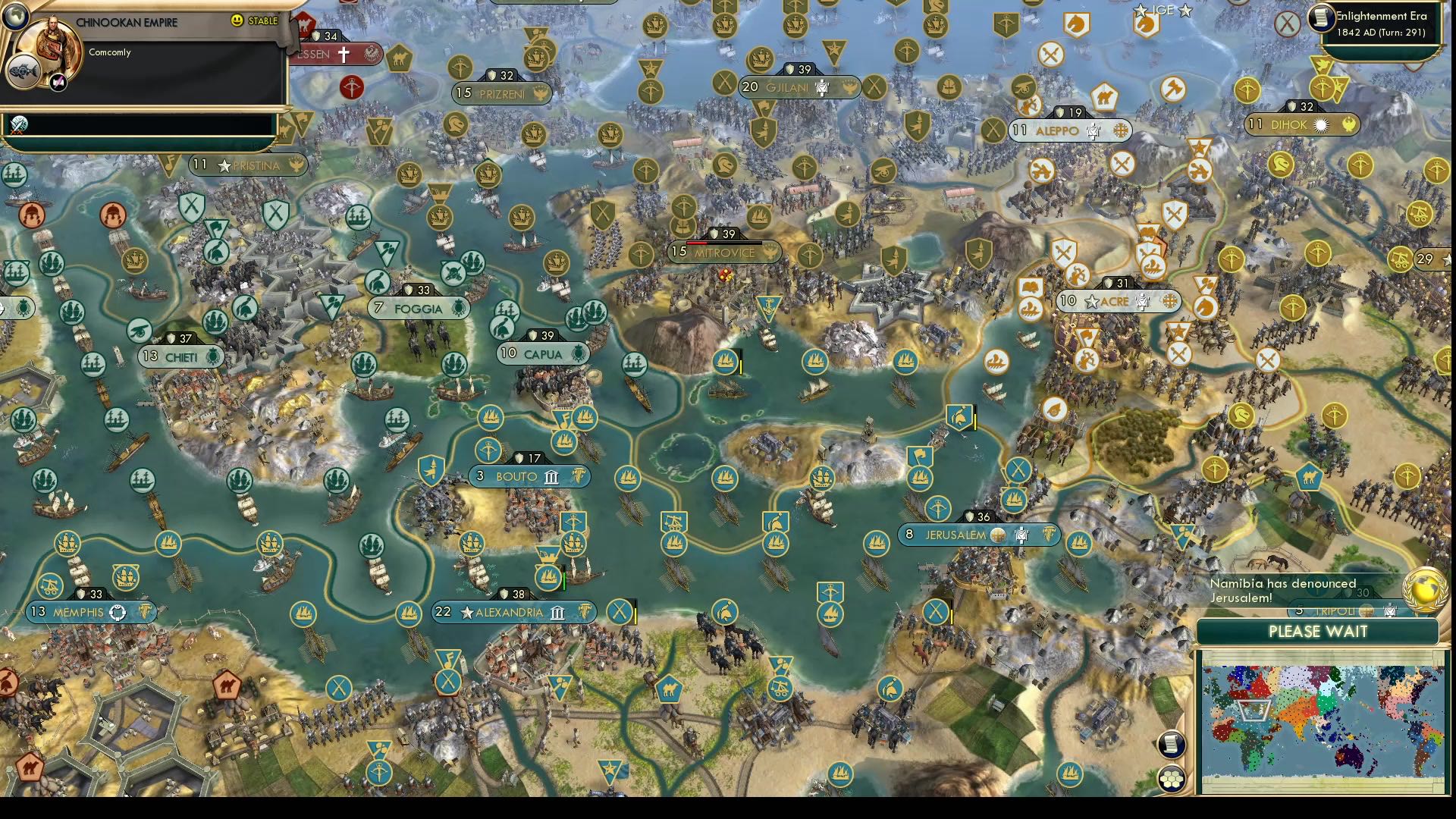Click the PLEASE WAIT banner

[x=1319, y=632]
